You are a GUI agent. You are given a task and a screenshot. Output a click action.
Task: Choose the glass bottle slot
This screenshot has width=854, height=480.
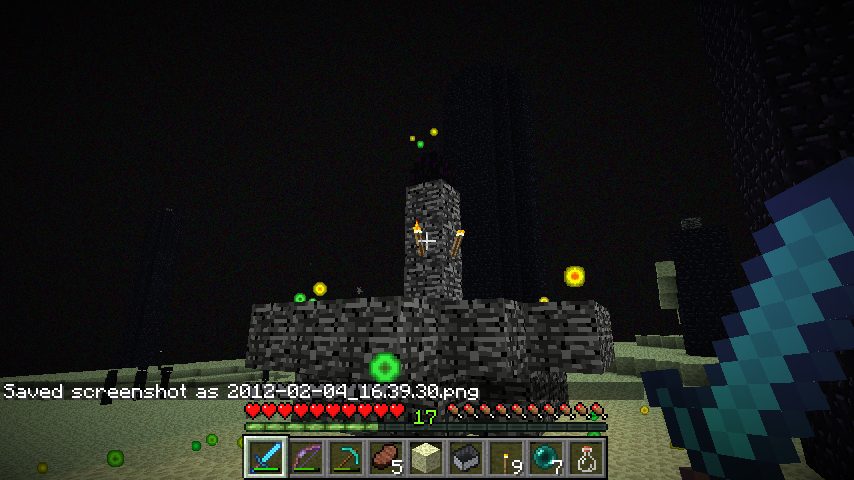[586, 458]
